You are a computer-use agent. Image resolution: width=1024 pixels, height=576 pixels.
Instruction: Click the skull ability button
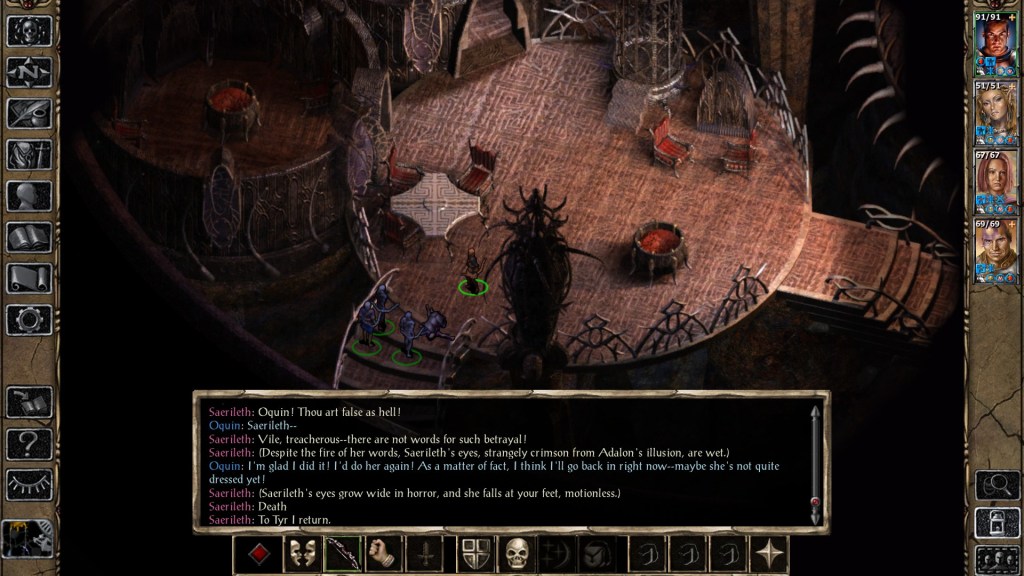[516, 553]
